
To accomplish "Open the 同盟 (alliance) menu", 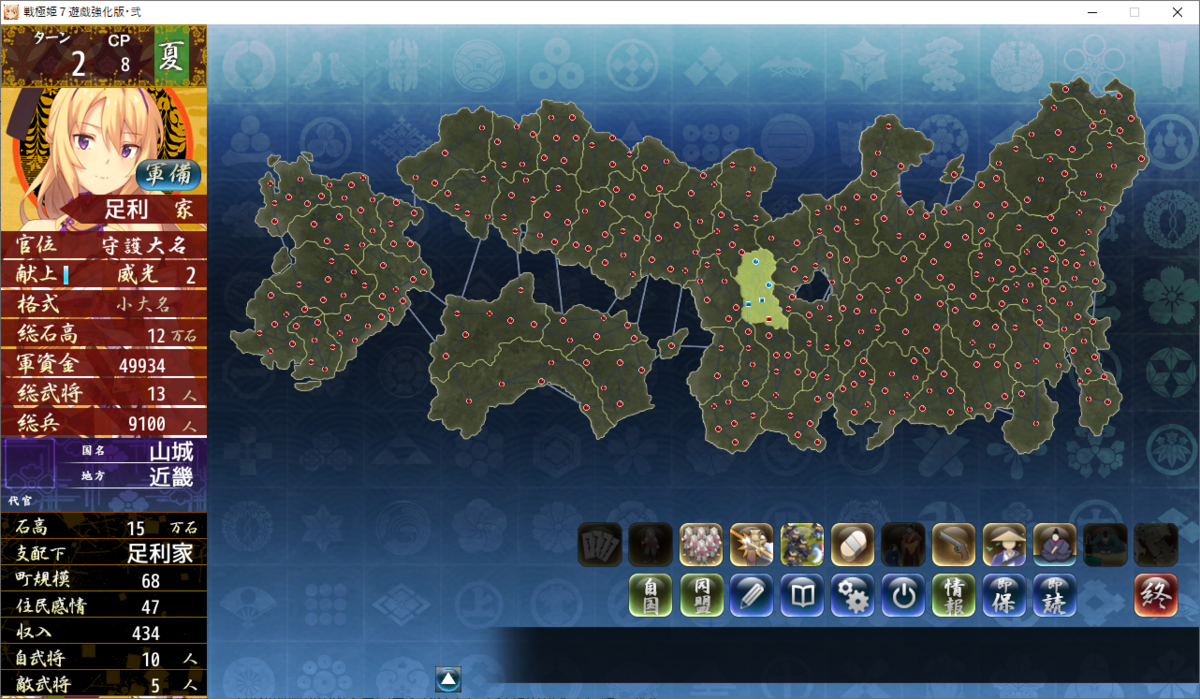I will (701, 595).
